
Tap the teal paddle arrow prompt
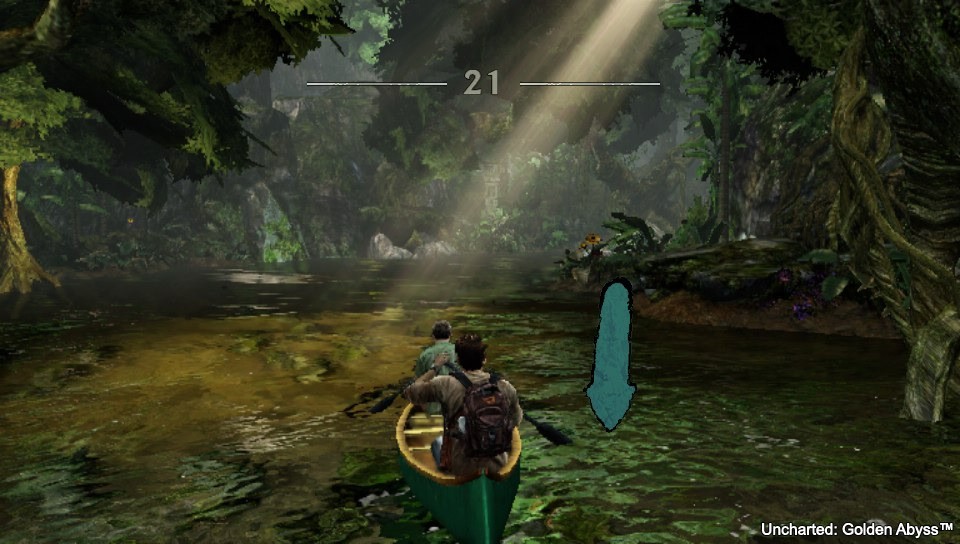611,356
